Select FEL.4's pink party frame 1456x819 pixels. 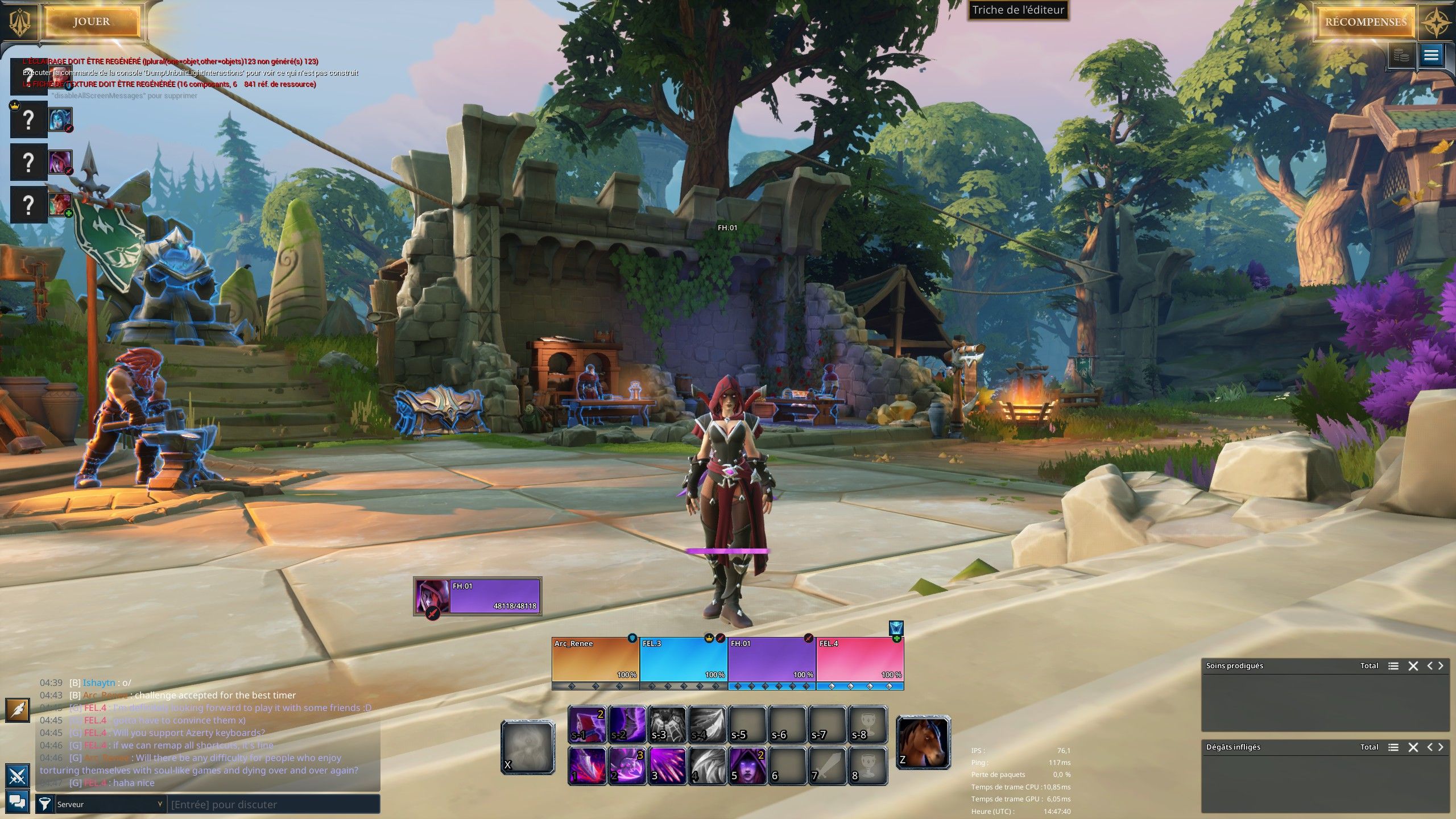[x=860, y=659]
